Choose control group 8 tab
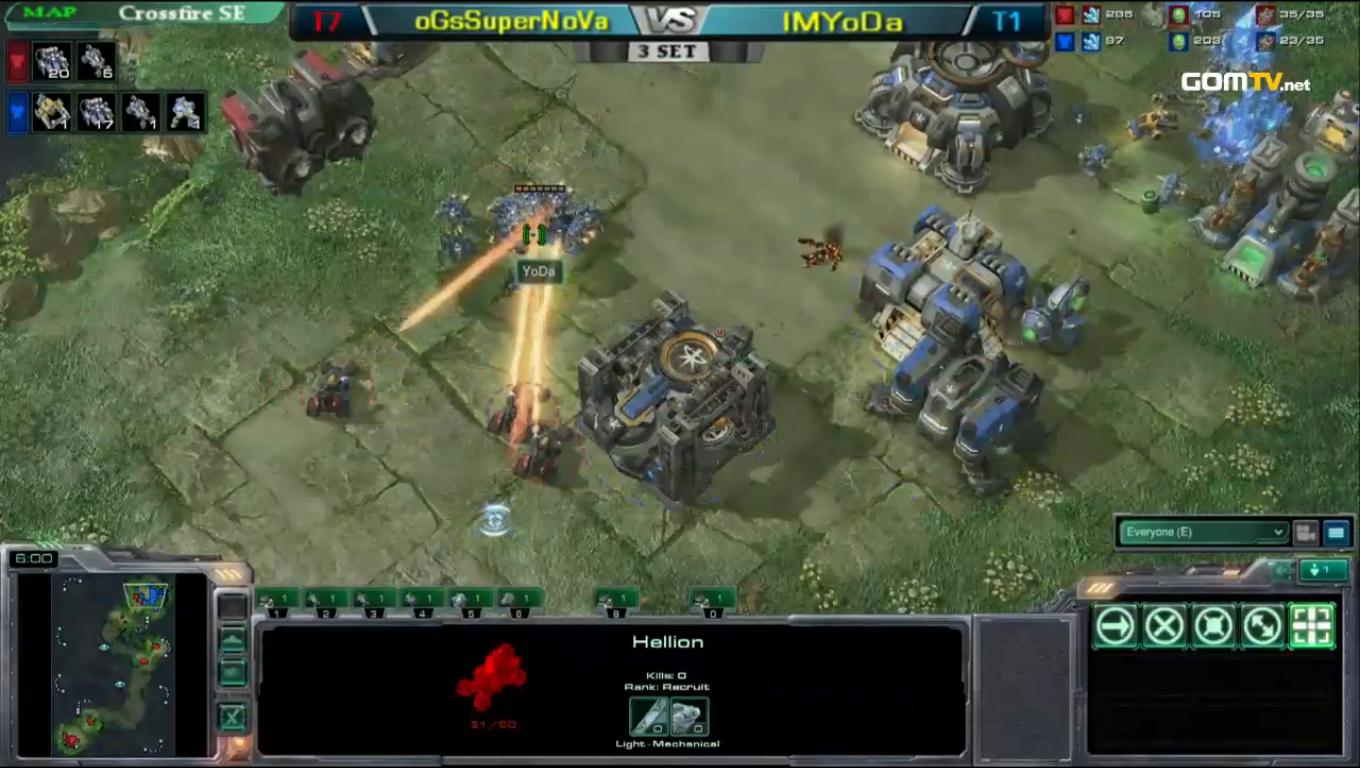1360x768 pixels. pyautogui.click(x=617, y=600)
